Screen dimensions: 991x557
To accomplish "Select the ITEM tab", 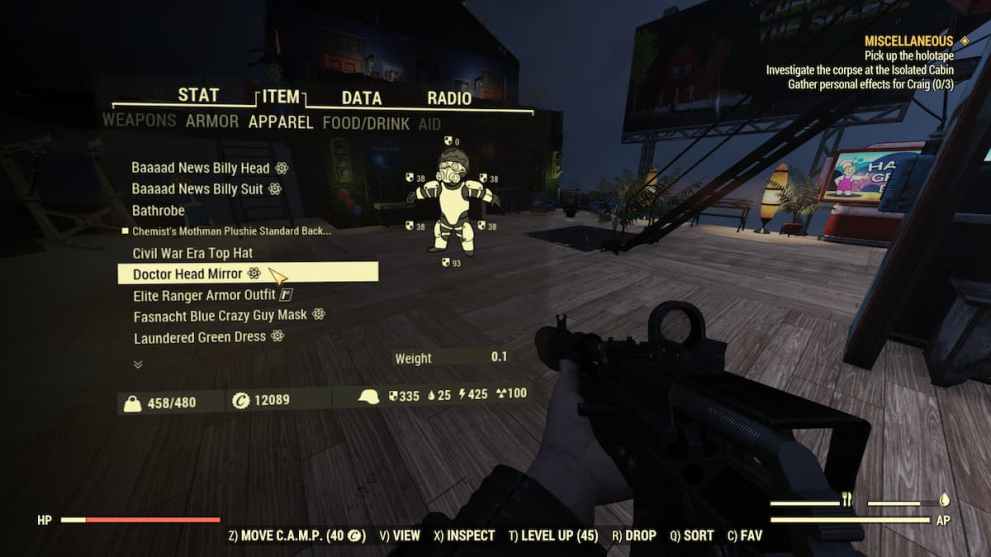I will click(281, 97).
